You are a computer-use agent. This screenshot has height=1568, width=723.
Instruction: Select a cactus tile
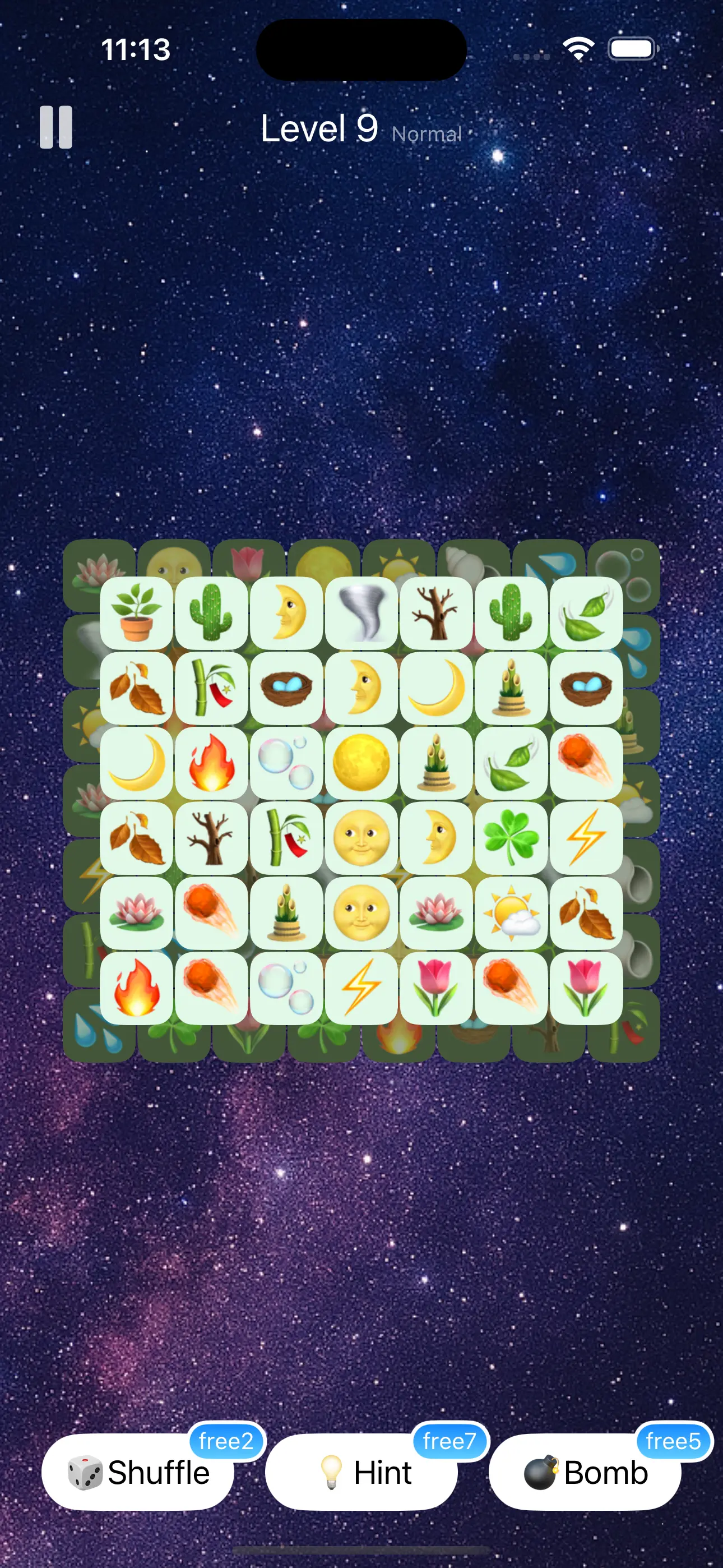tap(212, 614)
